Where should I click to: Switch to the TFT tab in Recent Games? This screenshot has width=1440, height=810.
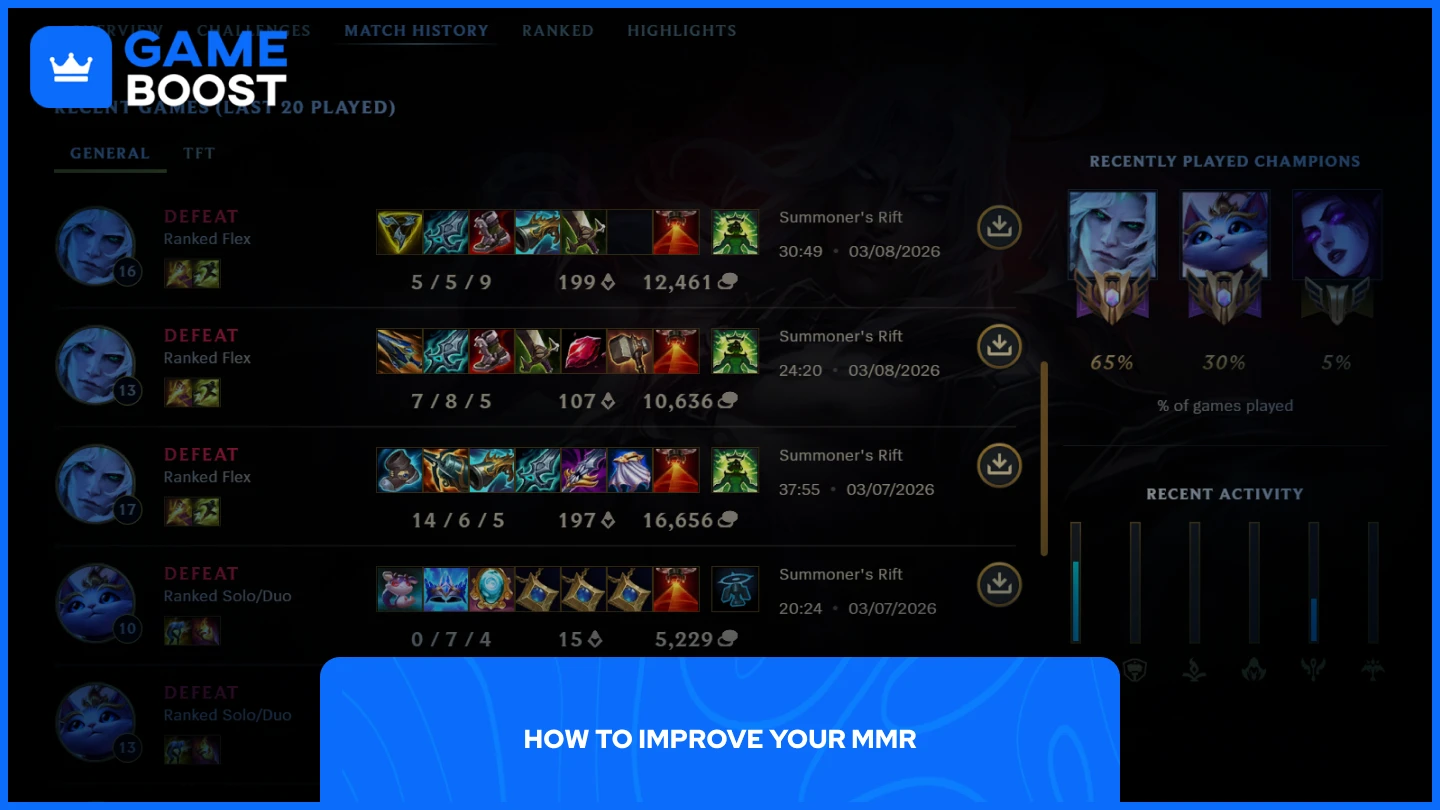(199, 153)
